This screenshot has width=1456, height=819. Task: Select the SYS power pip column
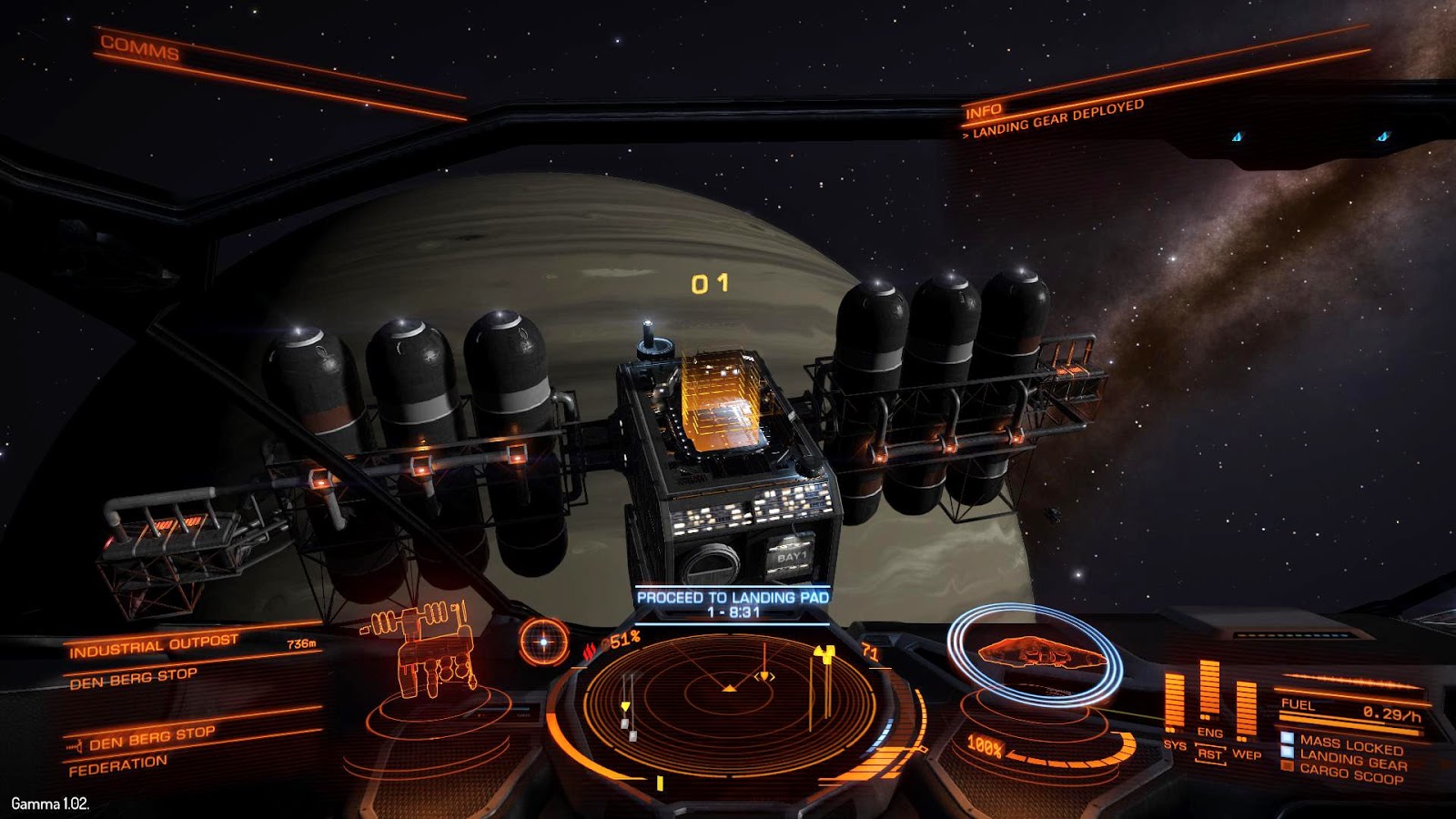1174,703
